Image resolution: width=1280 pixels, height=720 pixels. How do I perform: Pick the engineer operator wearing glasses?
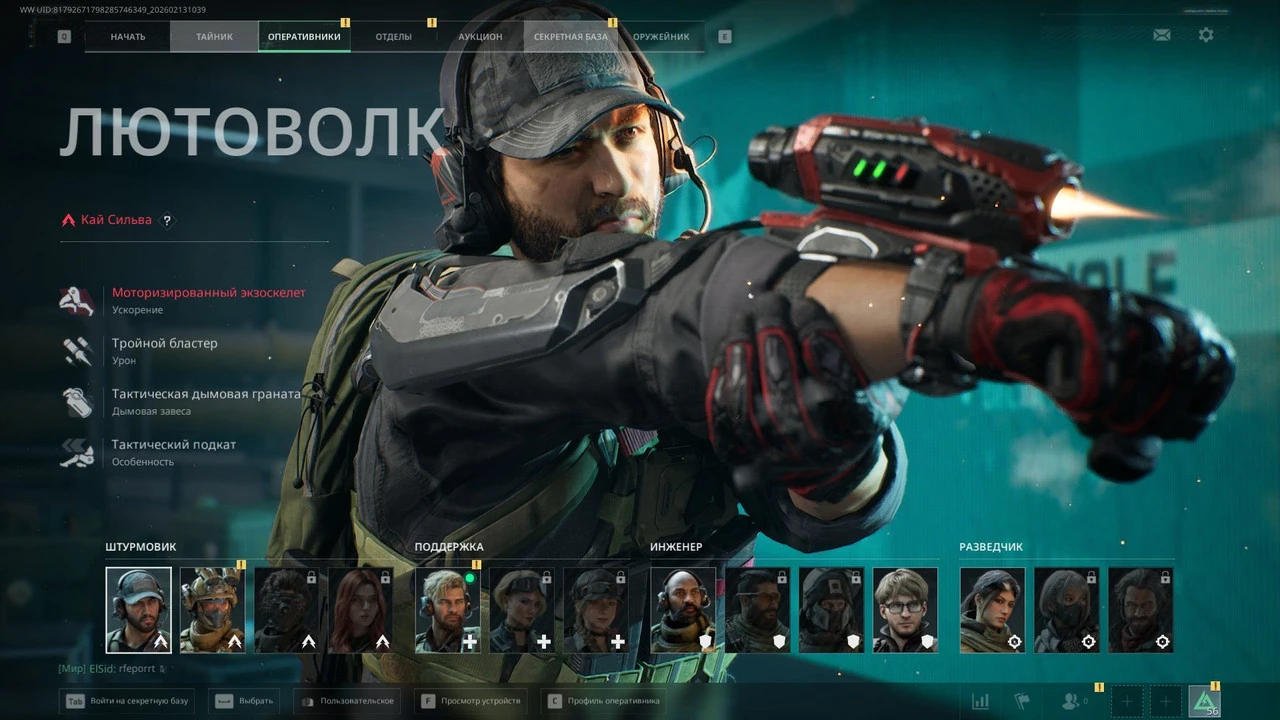click(x=905, y=610)
